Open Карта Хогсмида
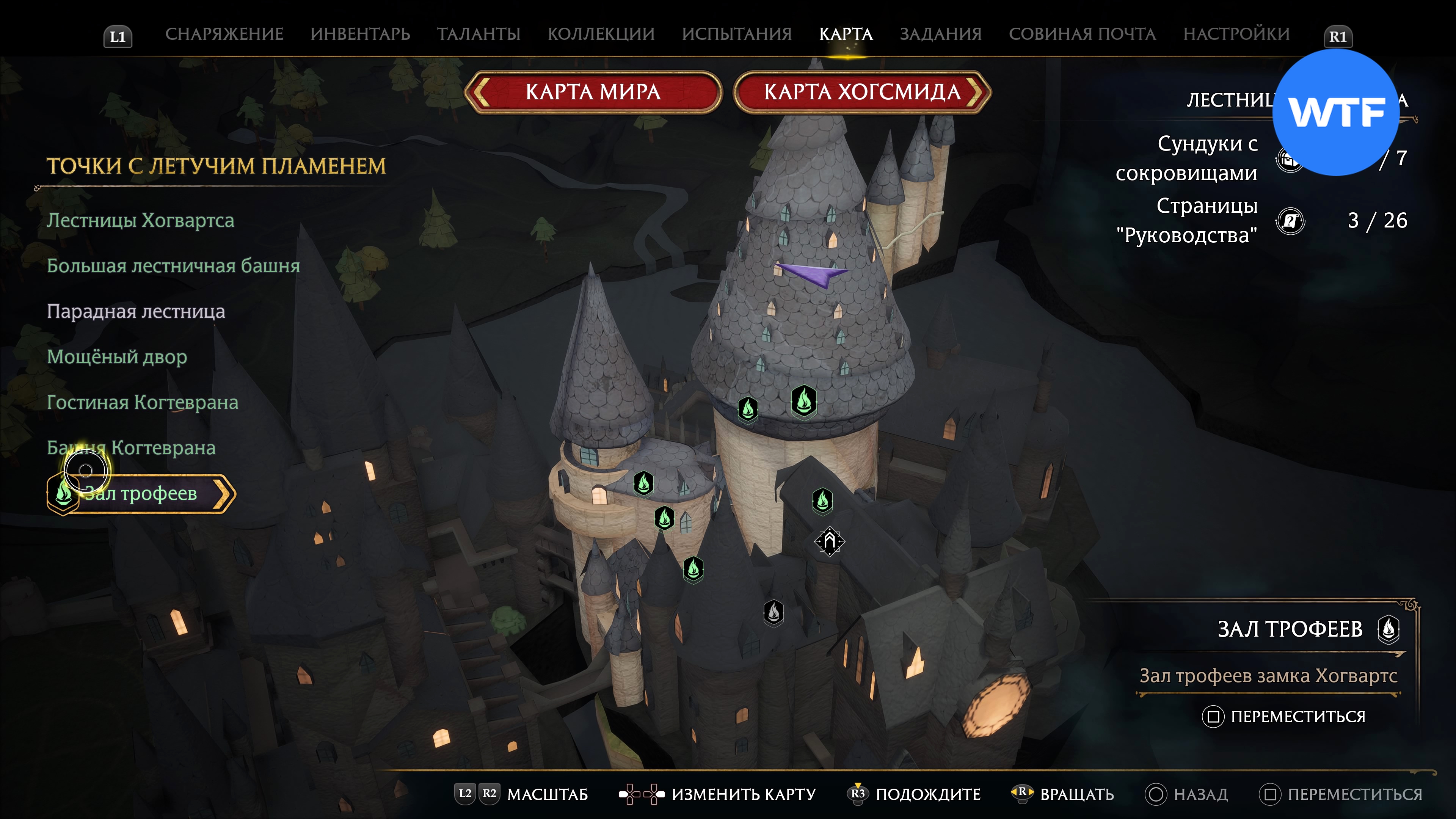 [x=862, y=91]
